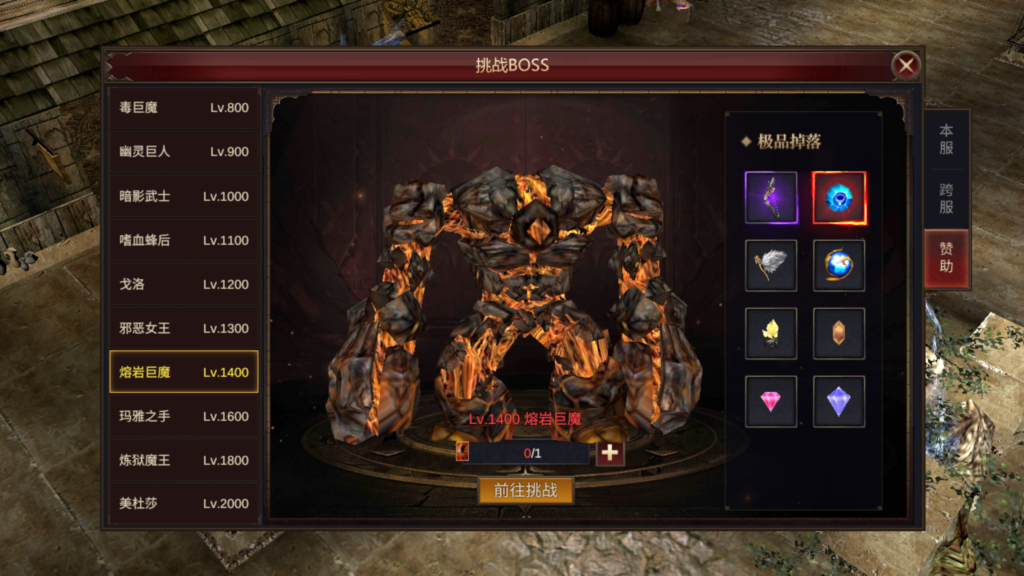Choose 幽灵巨人 Lv.900 from the list
The height and width of the screenshot is (576, 1024).
point(183,152)
